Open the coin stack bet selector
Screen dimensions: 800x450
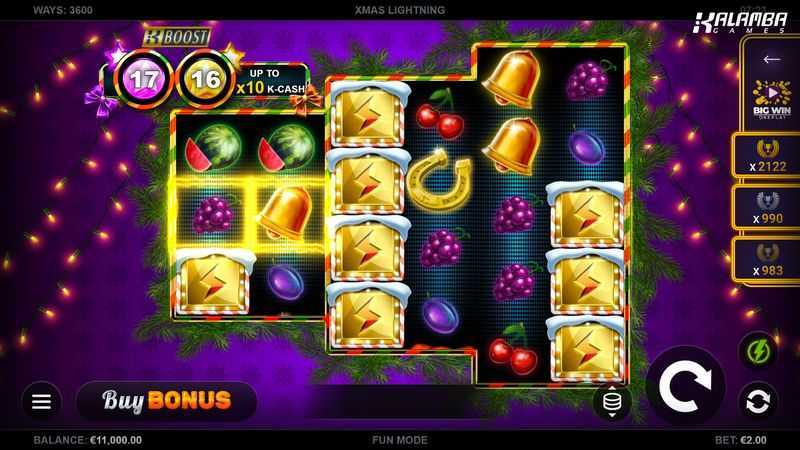pos(612,402)
